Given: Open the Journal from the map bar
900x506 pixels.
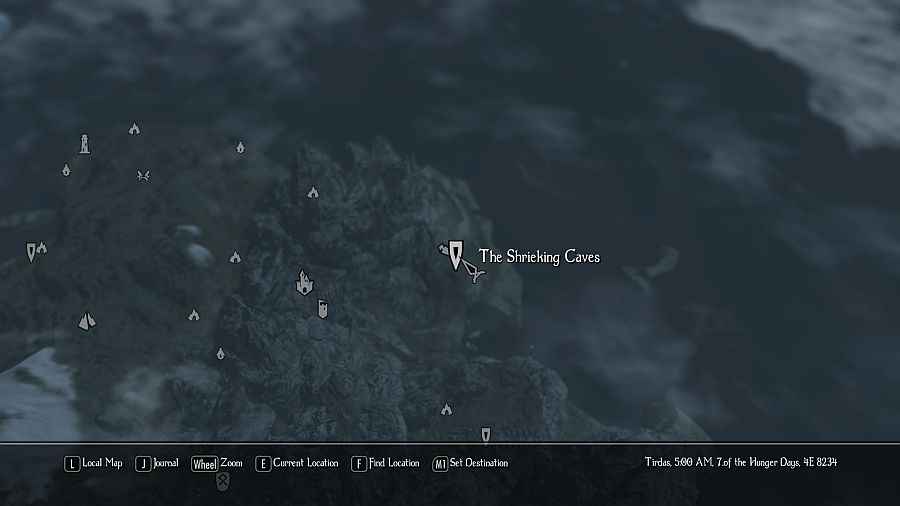Looking at the screenshot, I should click(157, 464).
